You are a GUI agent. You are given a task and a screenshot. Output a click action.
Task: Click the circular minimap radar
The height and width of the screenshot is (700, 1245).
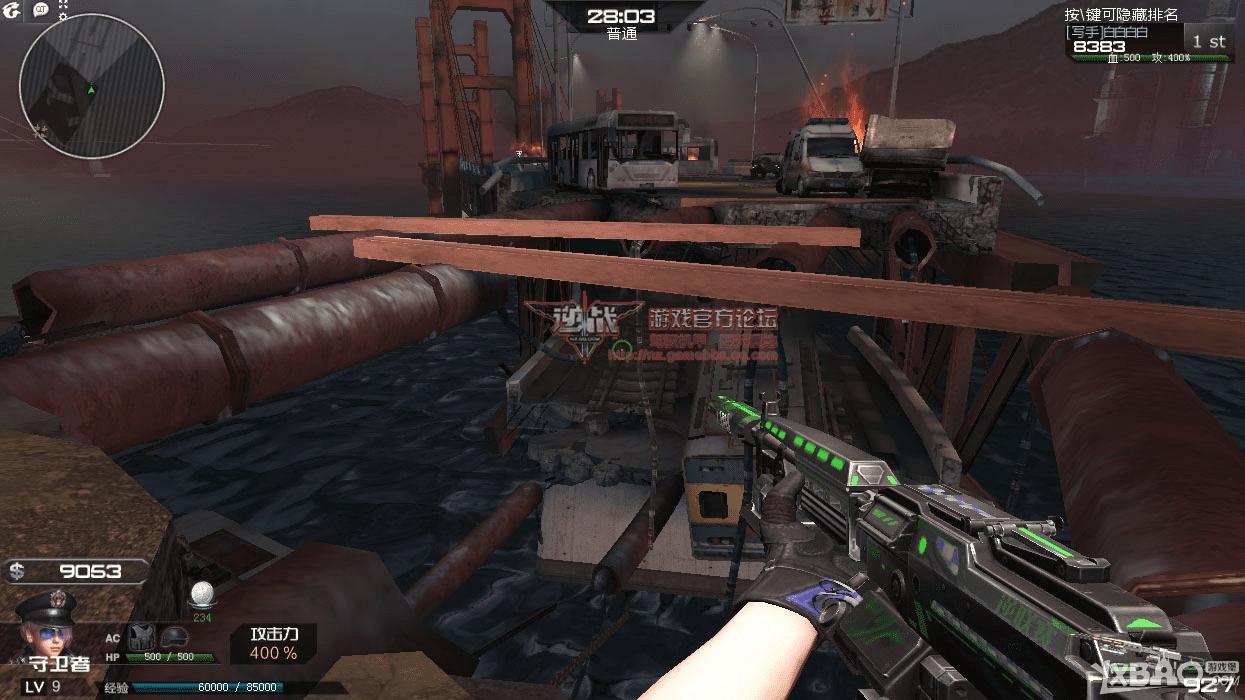(91, 86)
